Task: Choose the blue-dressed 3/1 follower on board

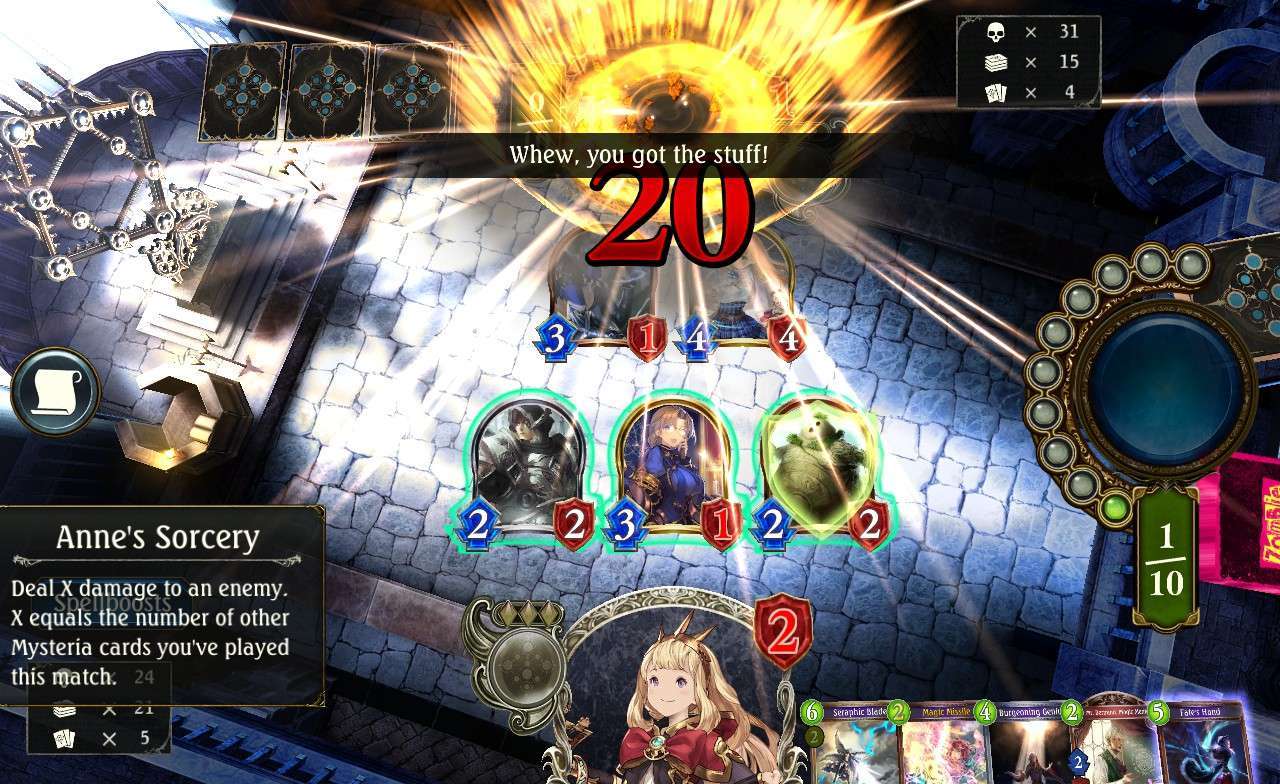Action: pyautogui.click(x=668, y=465)
